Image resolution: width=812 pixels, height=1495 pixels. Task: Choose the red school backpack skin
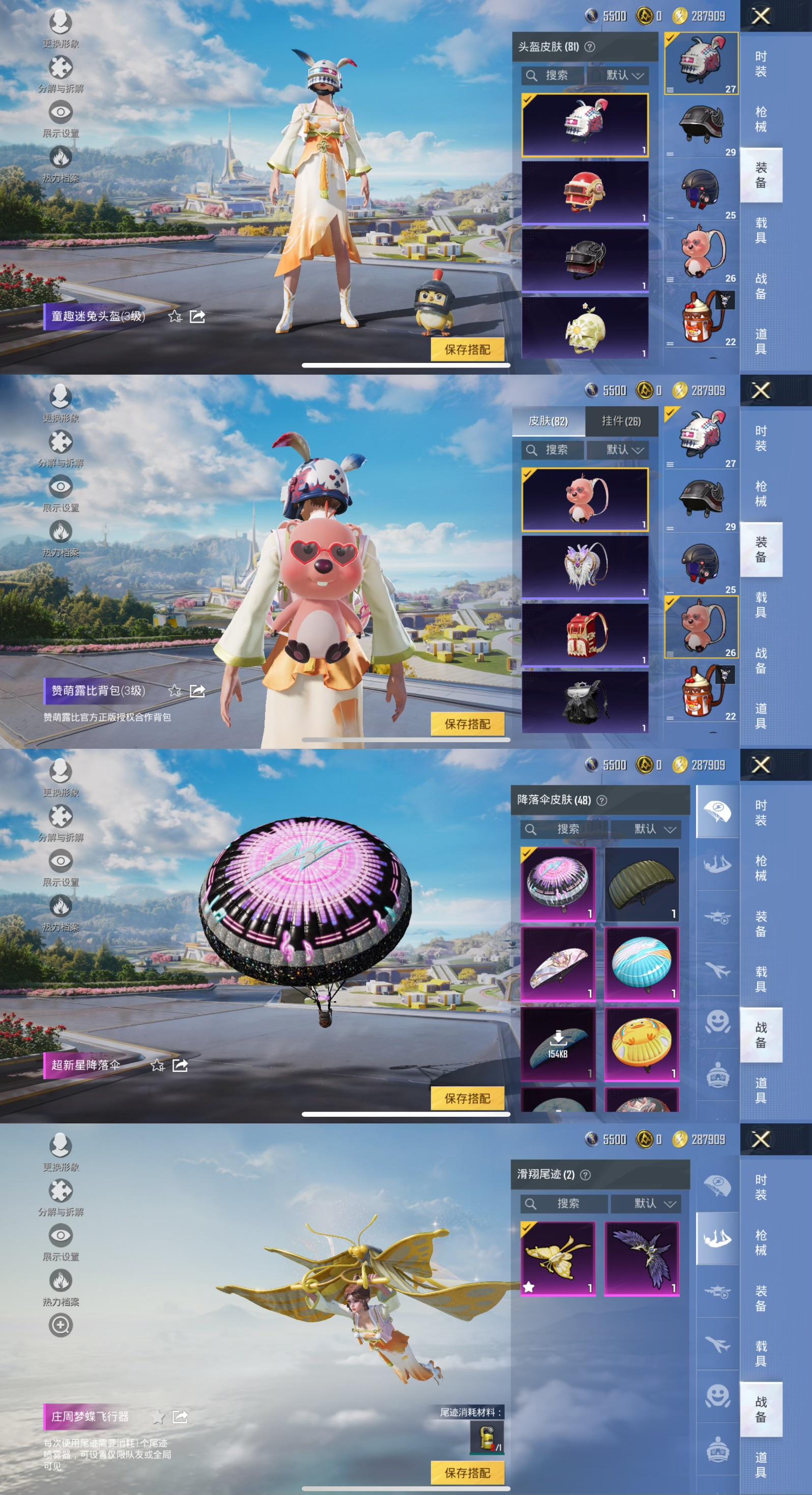pyautogui.click(x=585, y=634)
